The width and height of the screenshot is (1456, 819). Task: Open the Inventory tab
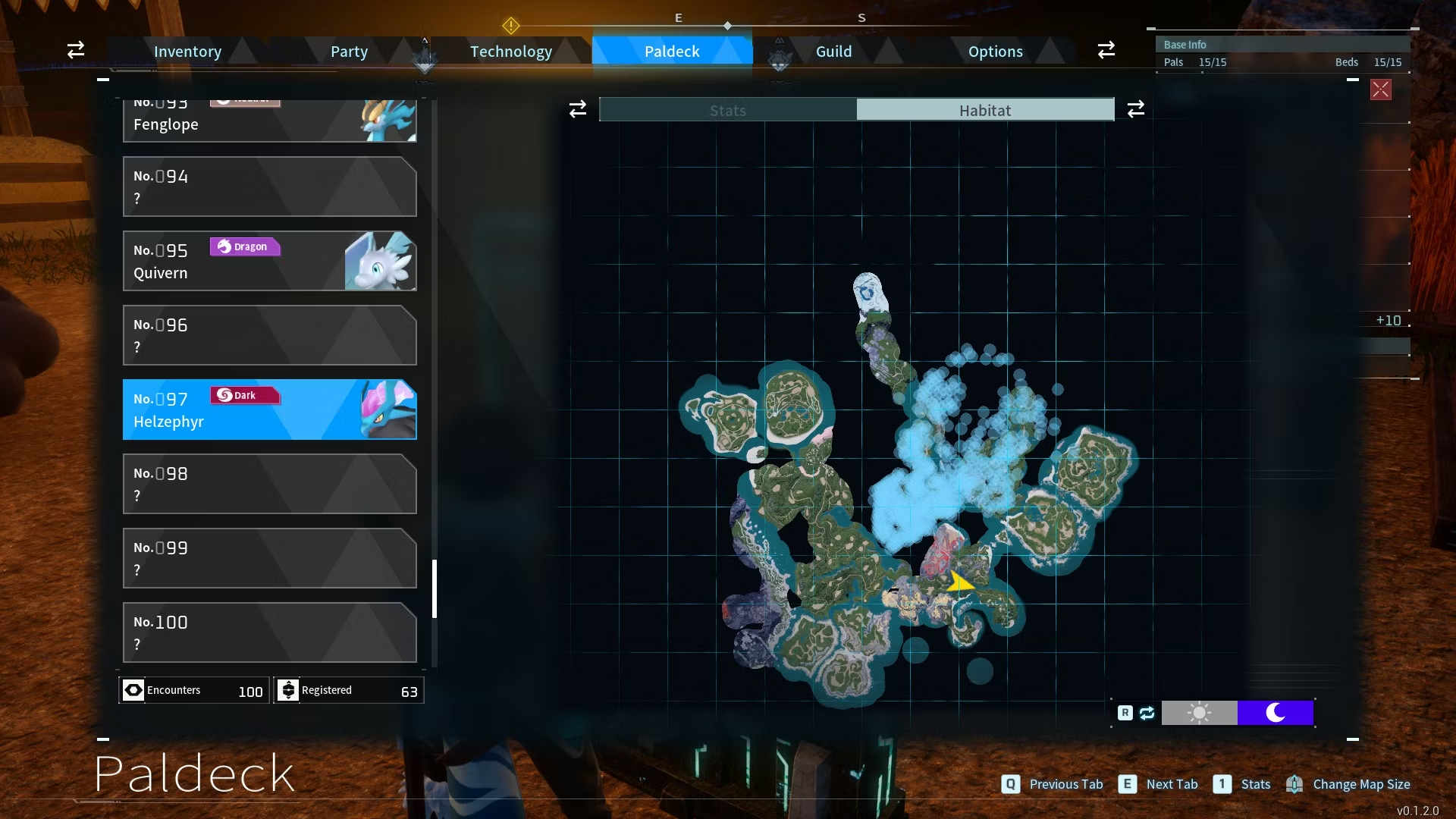point(187,52)
